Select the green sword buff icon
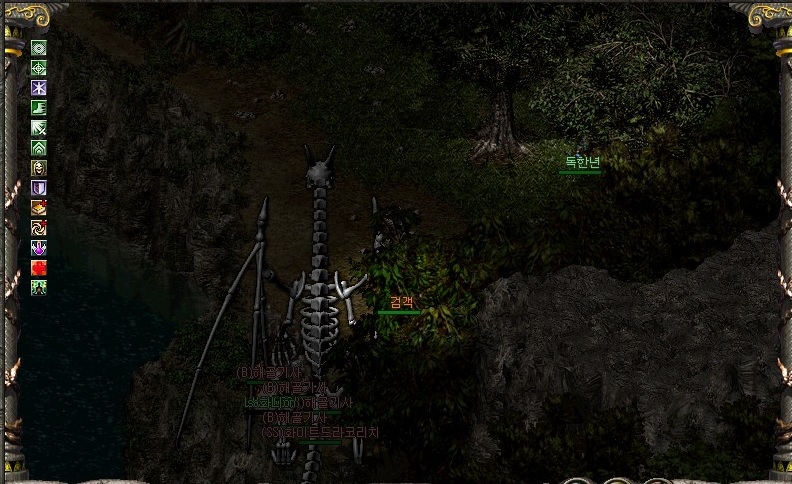The height and width of the screenshot is (484, 792). [x=39, y=127]
